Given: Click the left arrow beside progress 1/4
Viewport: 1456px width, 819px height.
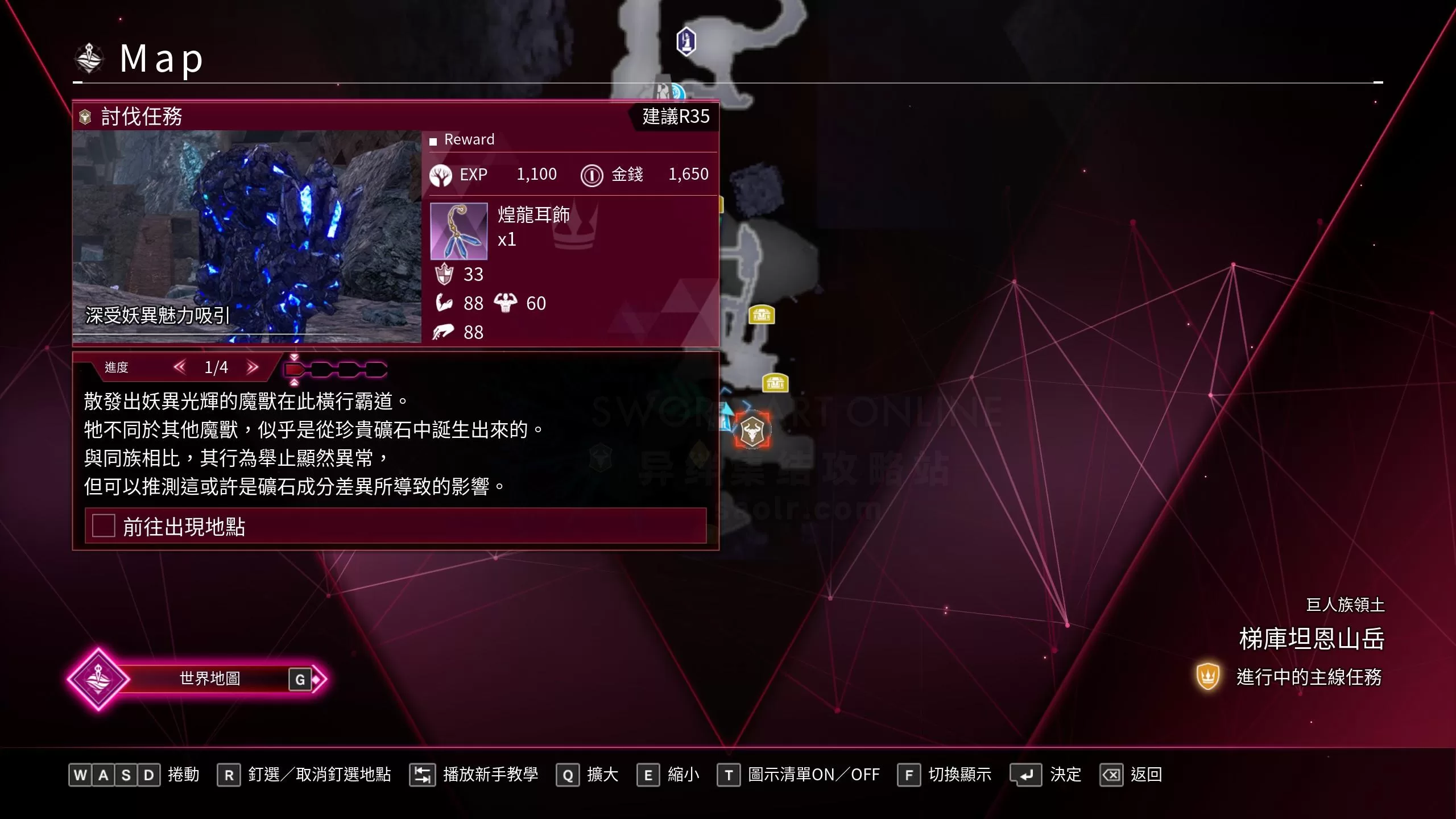Looking at the screenshot, I should 181,367.
